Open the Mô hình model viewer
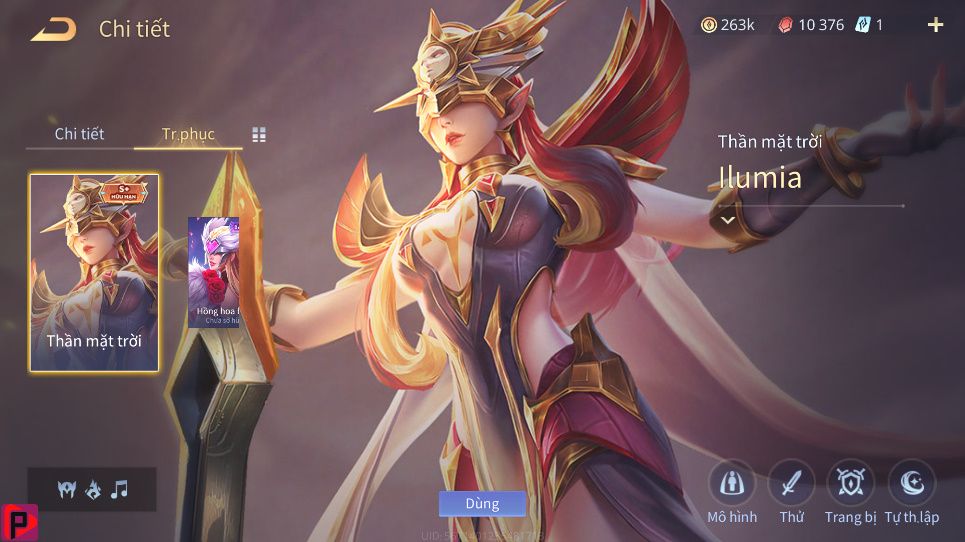This screenshot has width=965, height=542. coord(732,486)
